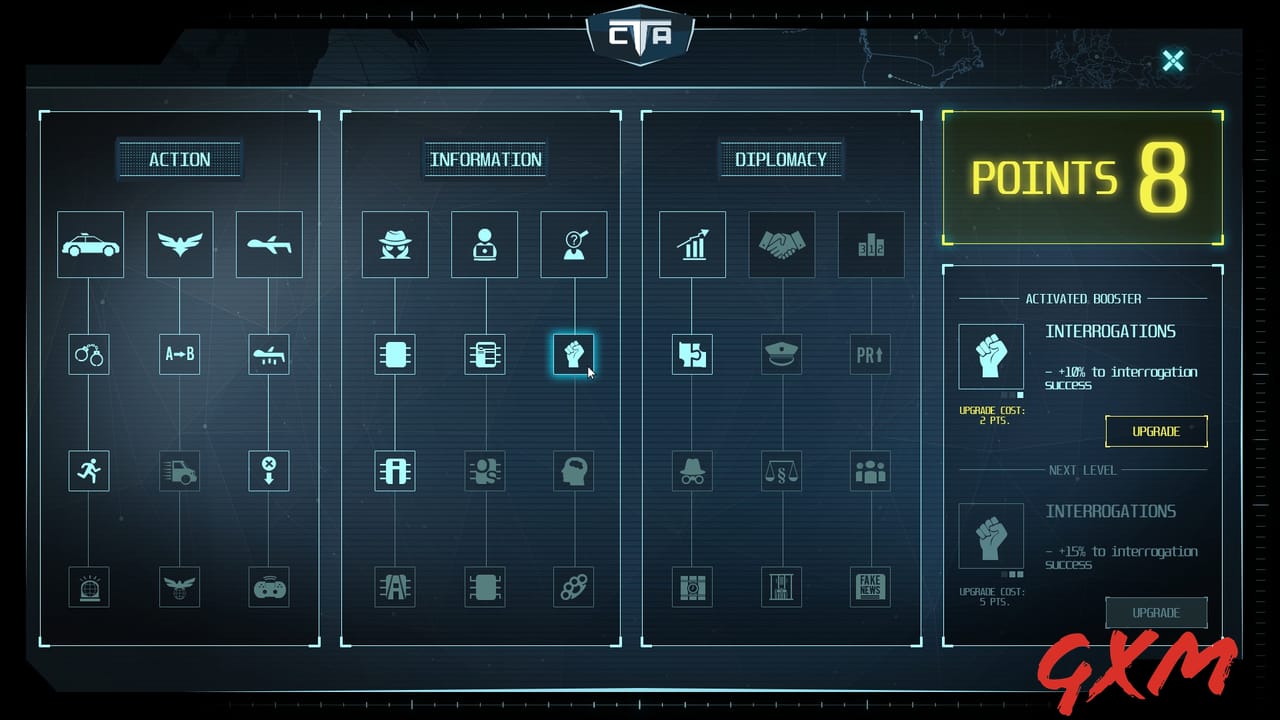Select the brass knuckles skill icon
The height and width of the screenshot is (720, 1280).
574,588
